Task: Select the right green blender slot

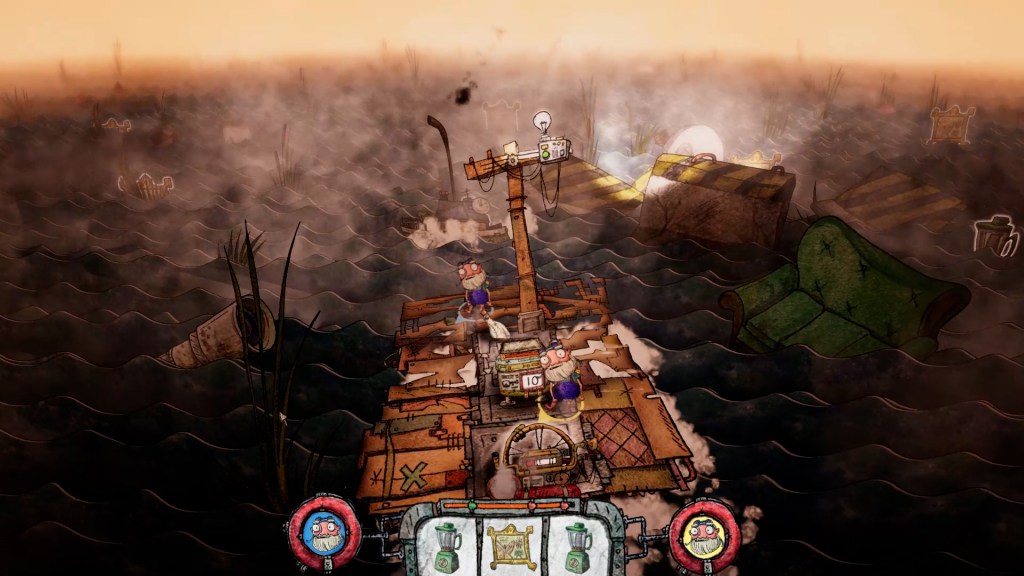Action: pyautogui.click(x=578, y=543)
